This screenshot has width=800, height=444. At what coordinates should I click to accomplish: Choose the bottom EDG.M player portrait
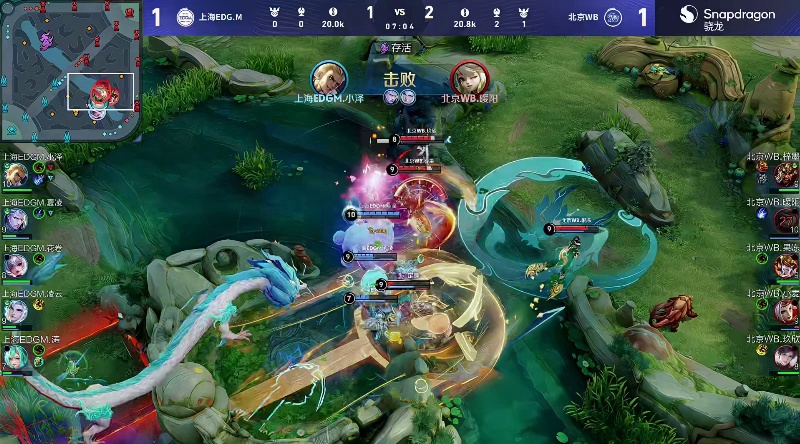point(14,357)
